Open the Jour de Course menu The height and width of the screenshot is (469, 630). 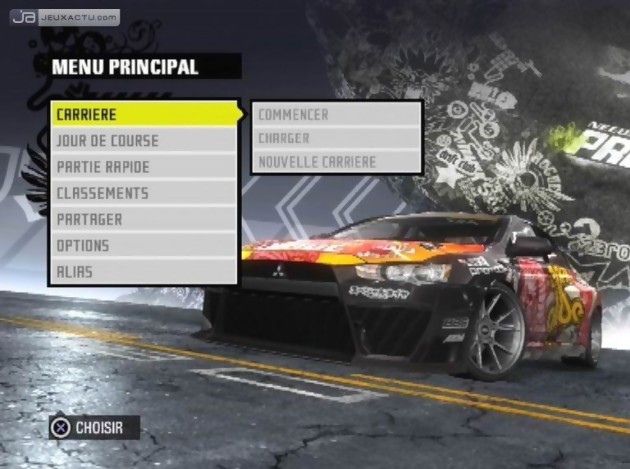pyautogui.click(x=144, y=141)
